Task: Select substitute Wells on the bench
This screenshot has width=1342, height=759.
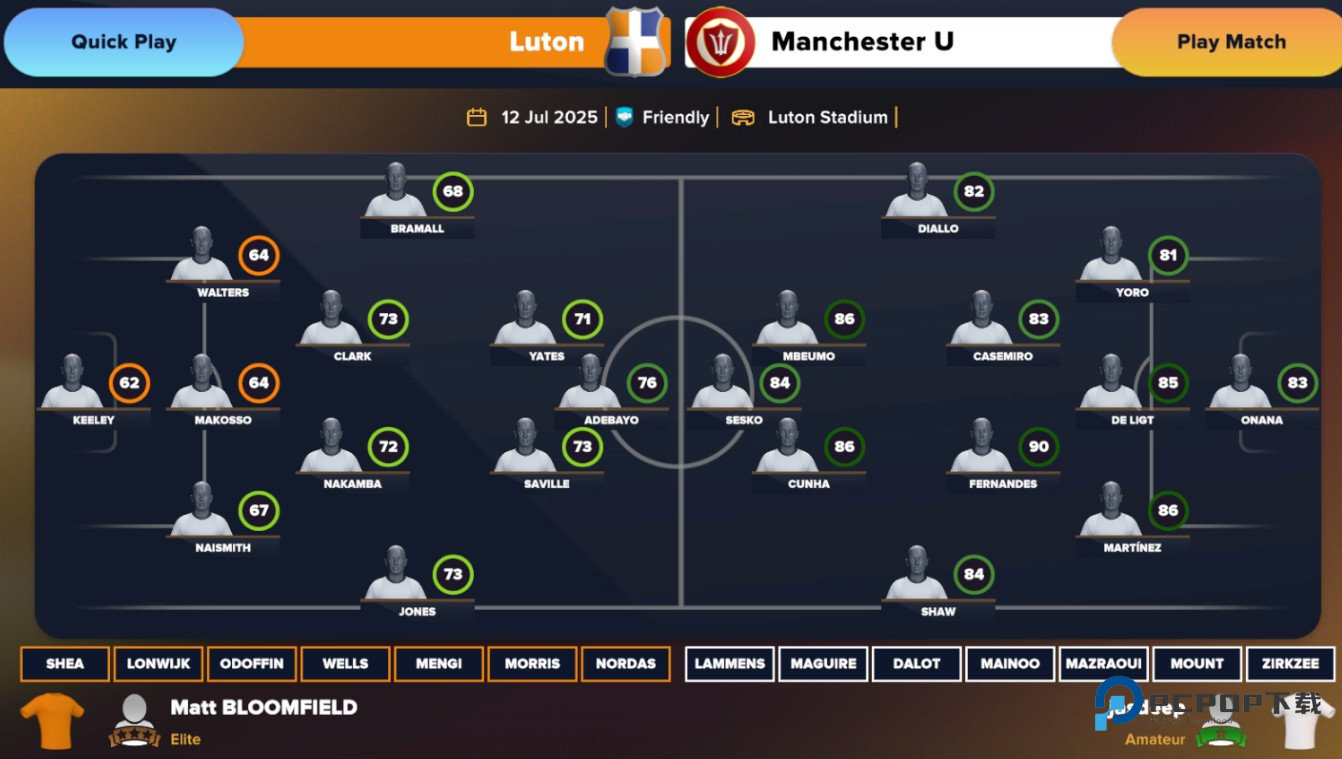Action: click(345, 663)
